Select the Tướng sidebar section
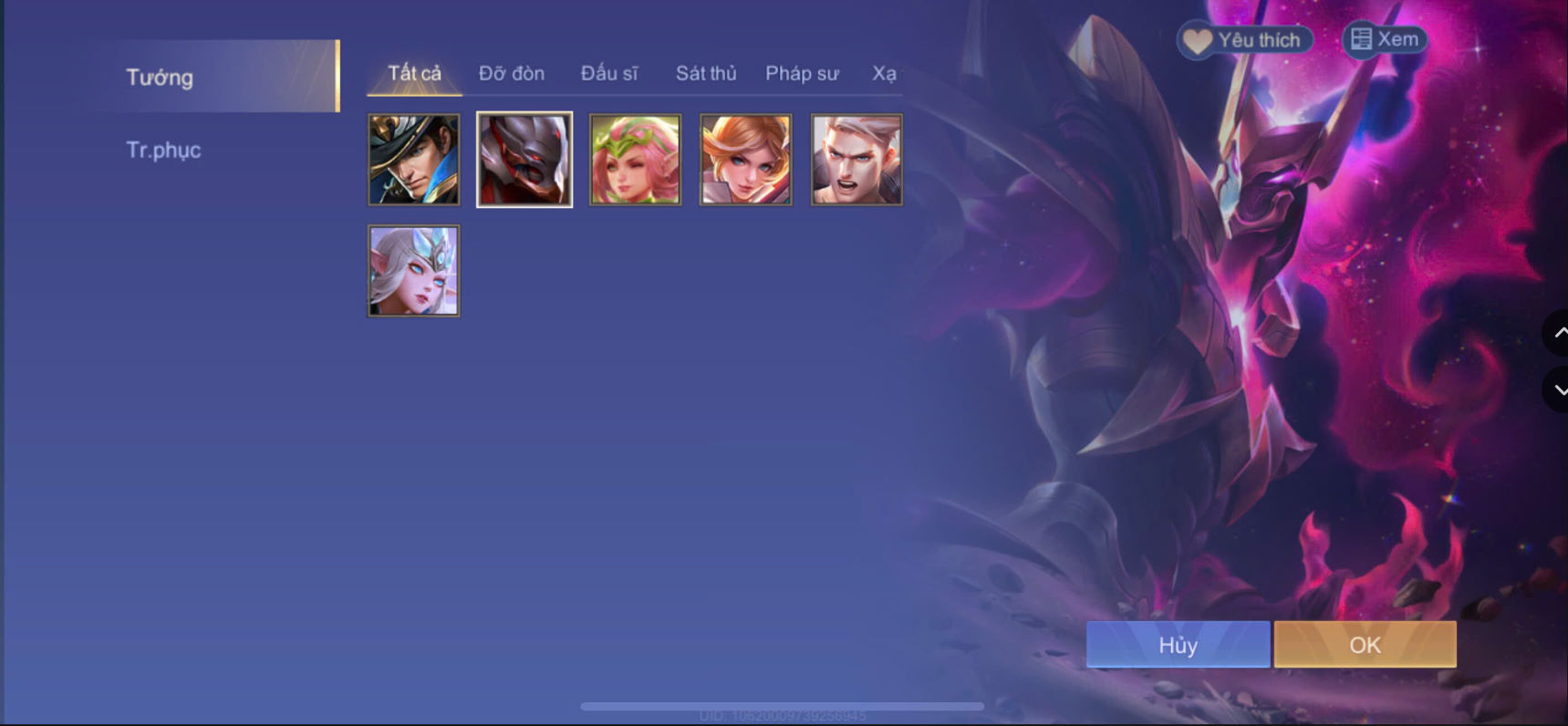 coord(160,77)
